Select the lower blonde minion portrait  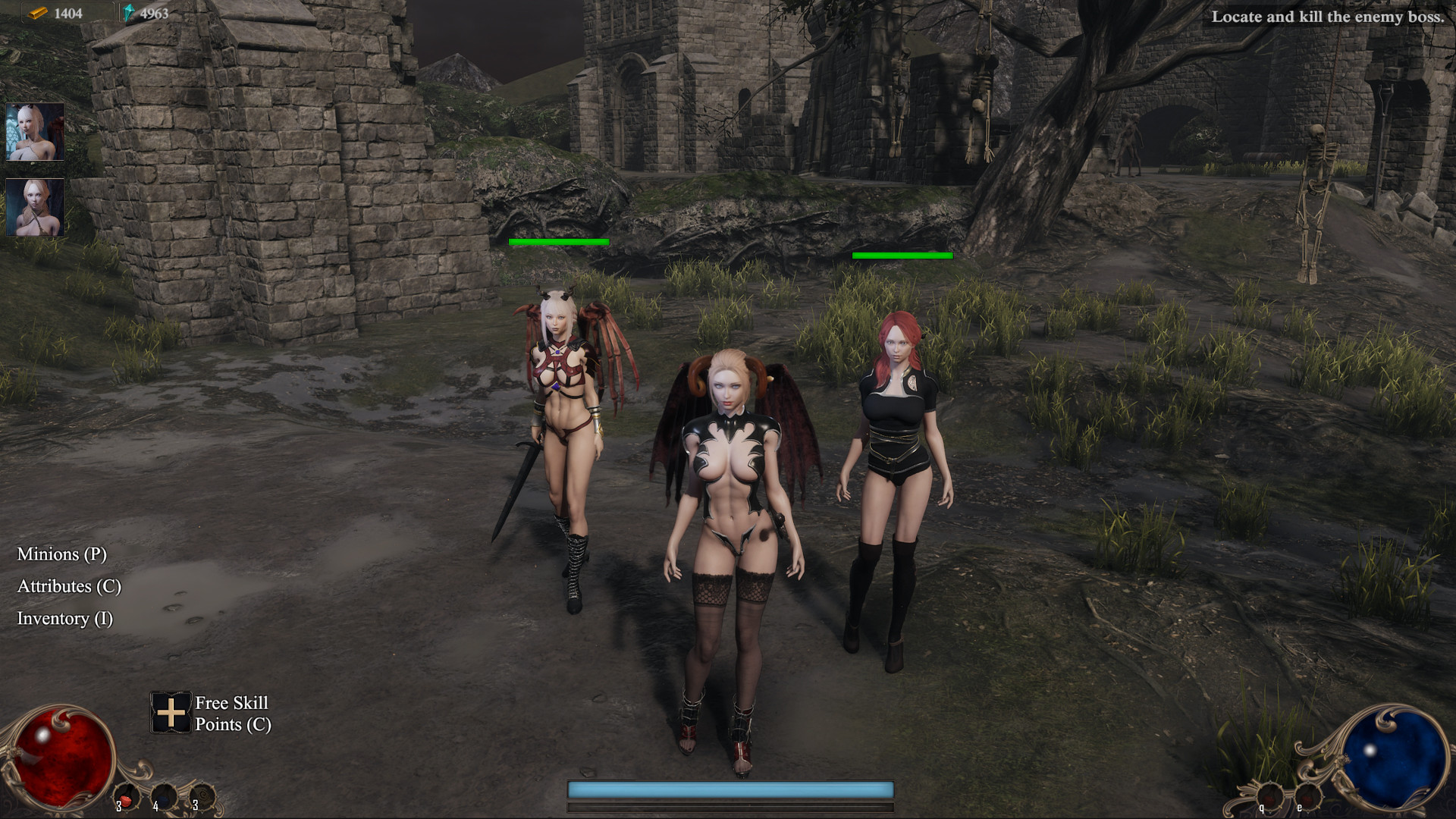tap(34, 209)
